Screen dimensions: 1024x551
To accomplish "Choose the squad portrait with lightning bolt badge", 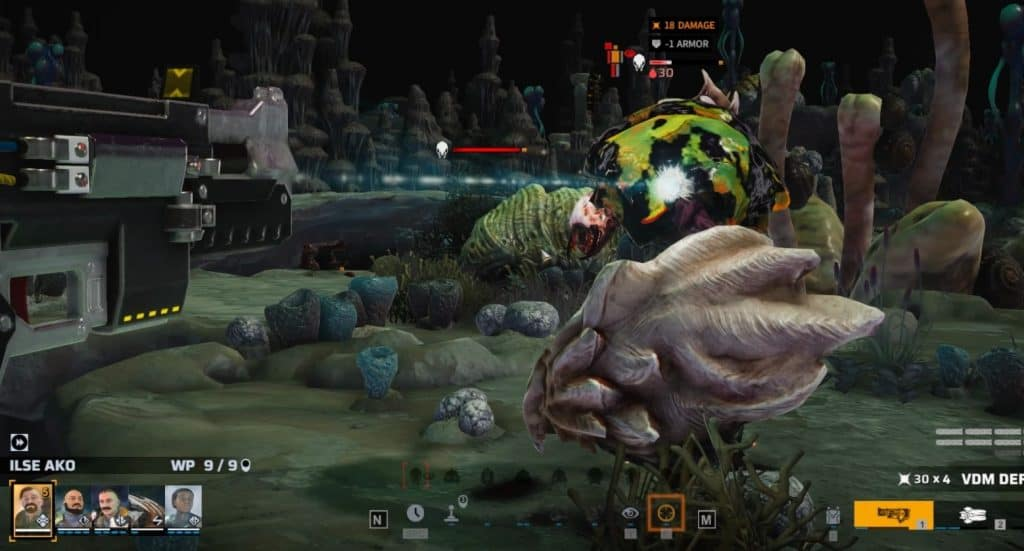I will tap(146, 507).
